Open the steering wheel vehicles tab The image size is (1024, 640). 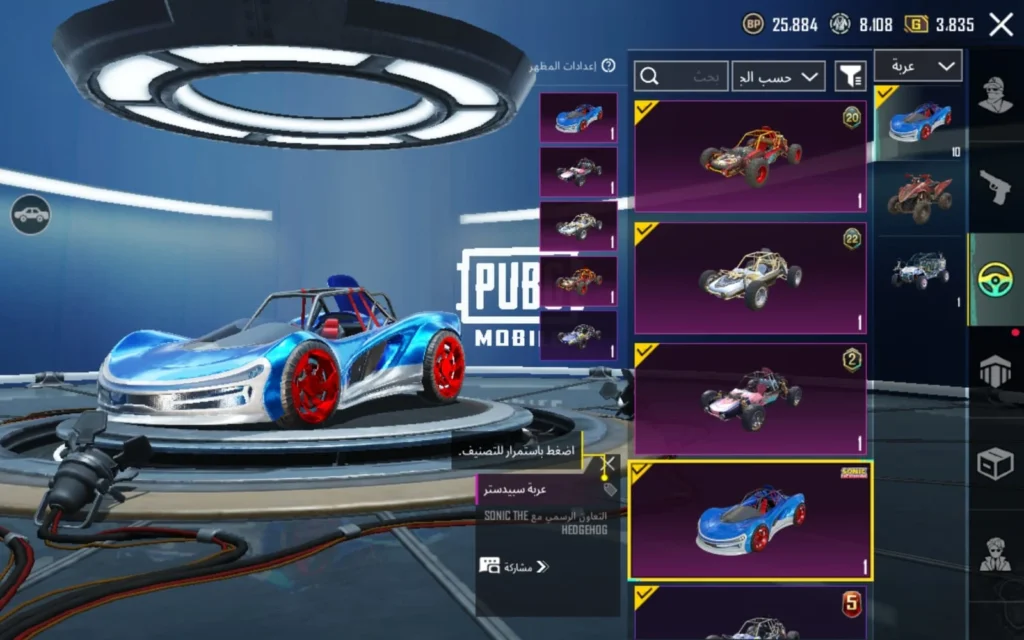pos(995,279)
